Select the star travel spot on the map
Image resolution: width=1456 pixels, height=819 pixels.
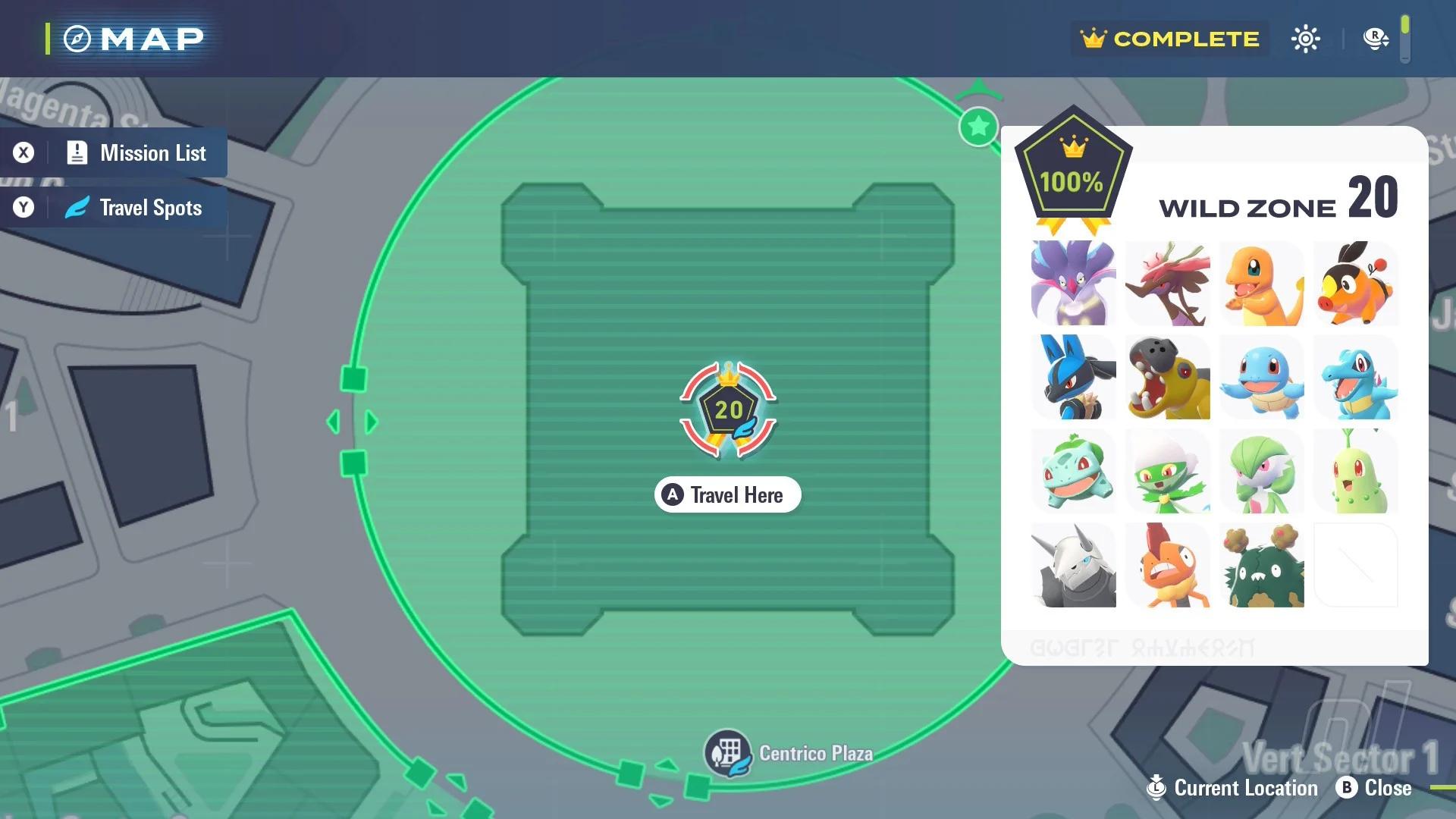coord(978,127)
